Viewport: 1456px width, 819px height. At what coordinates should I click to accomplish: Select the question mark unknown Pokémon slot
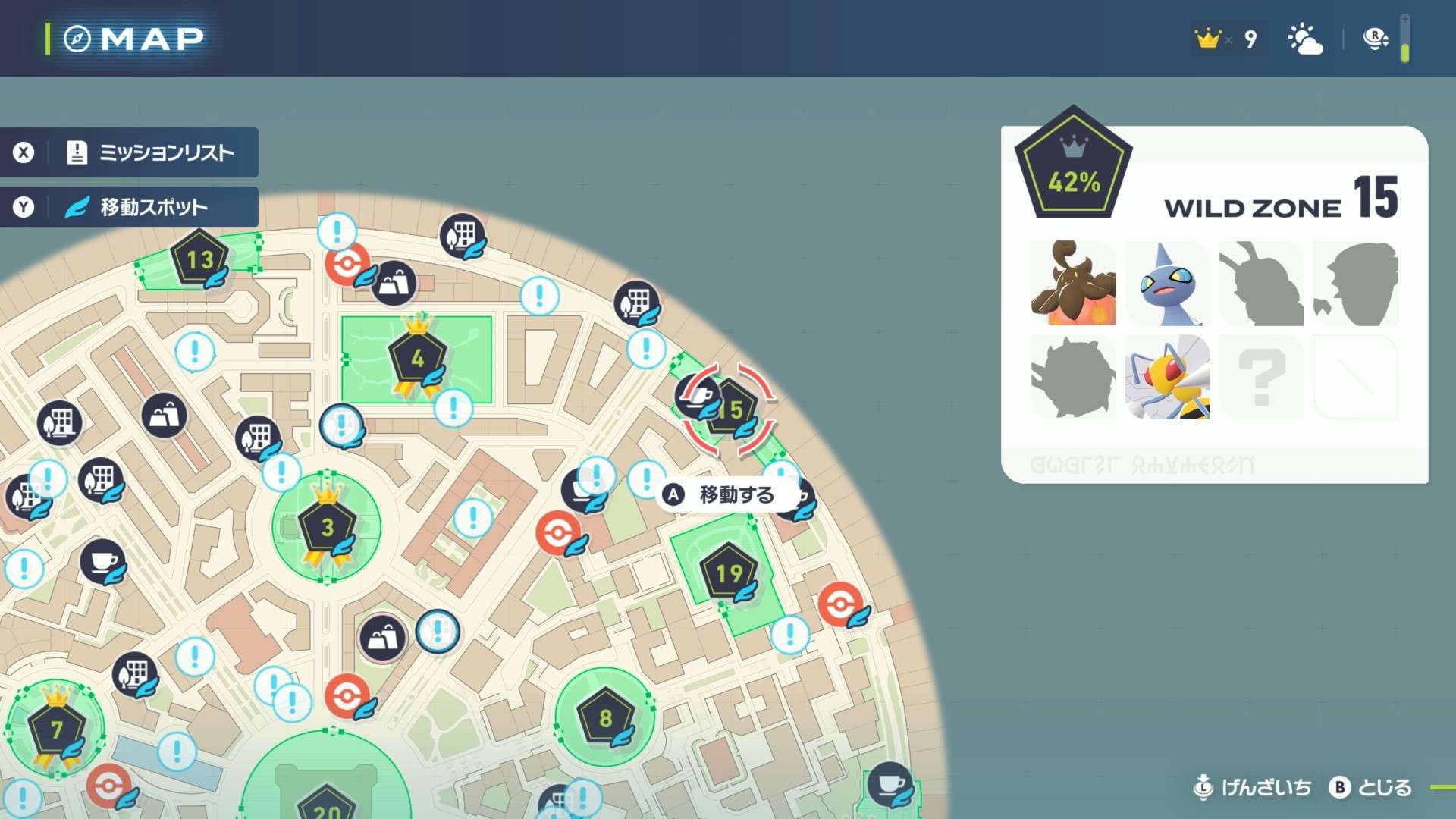pos(1261,378)
